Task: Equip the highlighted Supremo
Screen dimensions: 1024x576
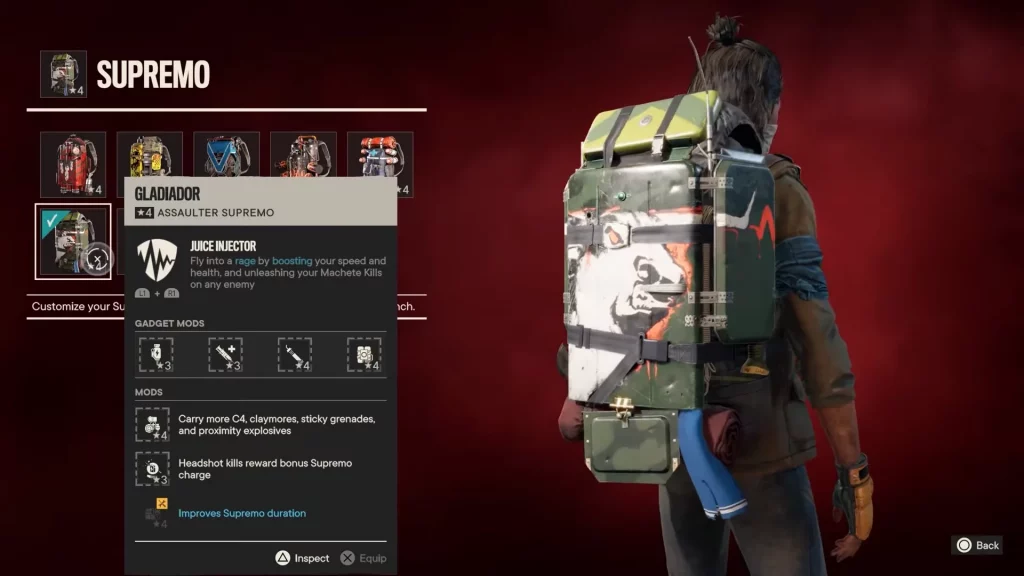Action: pyautogui.click(x=363, y=558)
